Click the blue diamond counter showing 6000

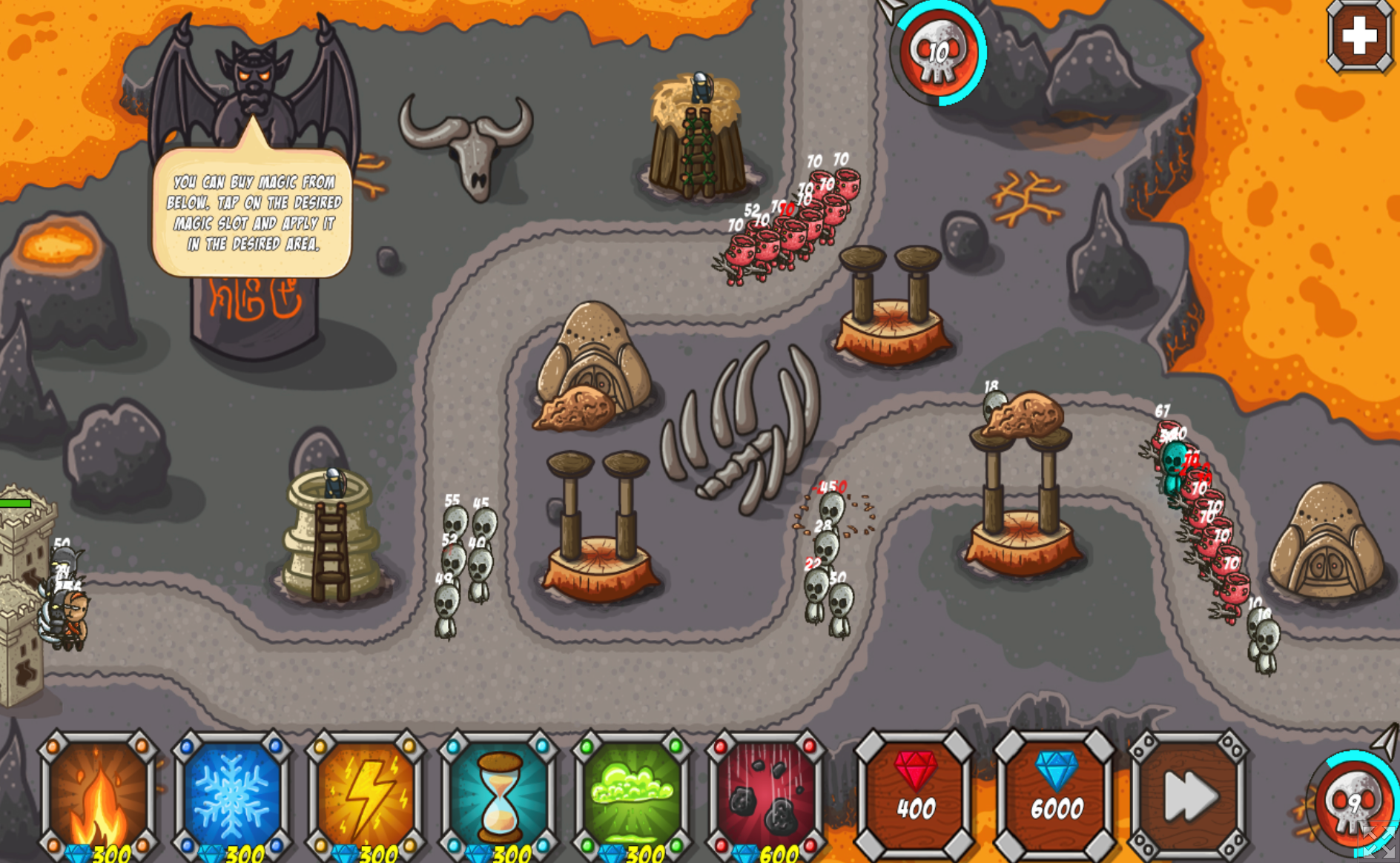pyautogui.click(x=1055, y=797)
